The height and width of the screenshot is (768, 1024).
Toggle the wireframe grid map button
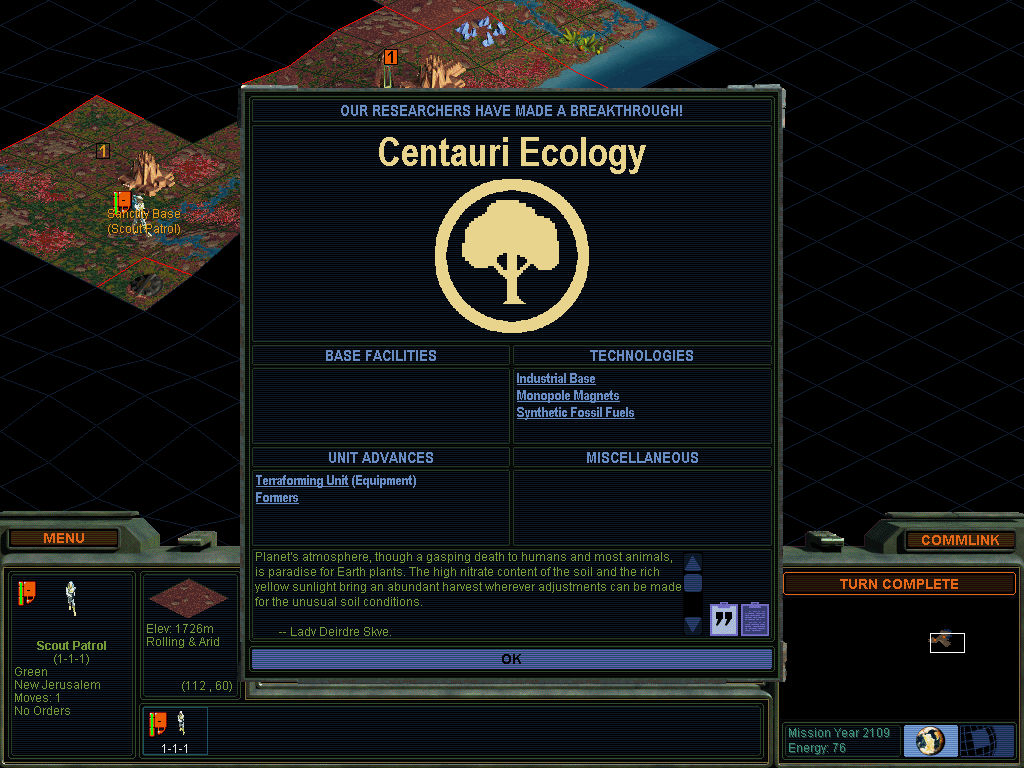(x=987, y=741)
